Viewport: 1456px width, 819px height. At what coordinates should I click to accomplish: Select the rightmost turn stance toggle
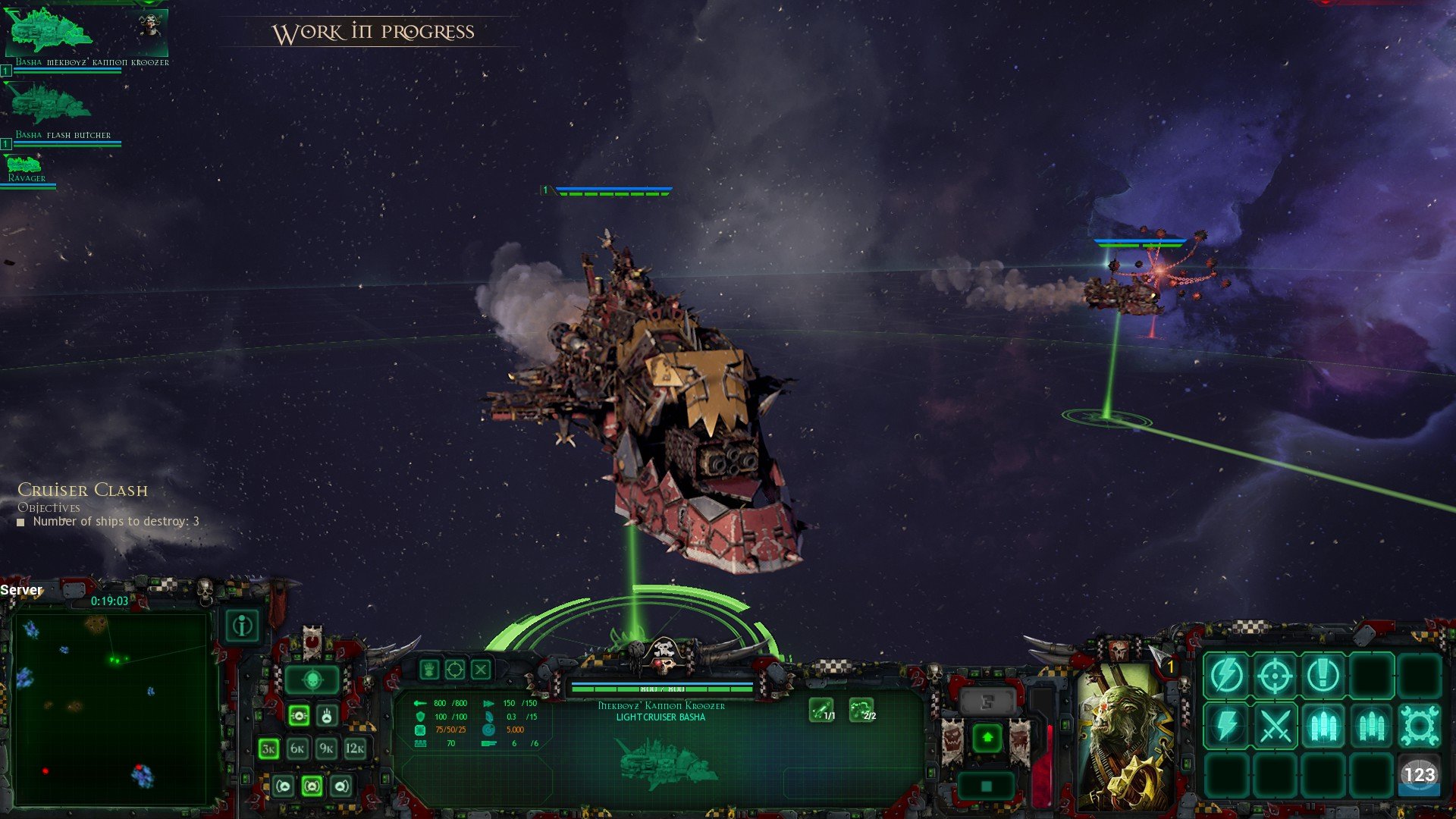[341, 786]
